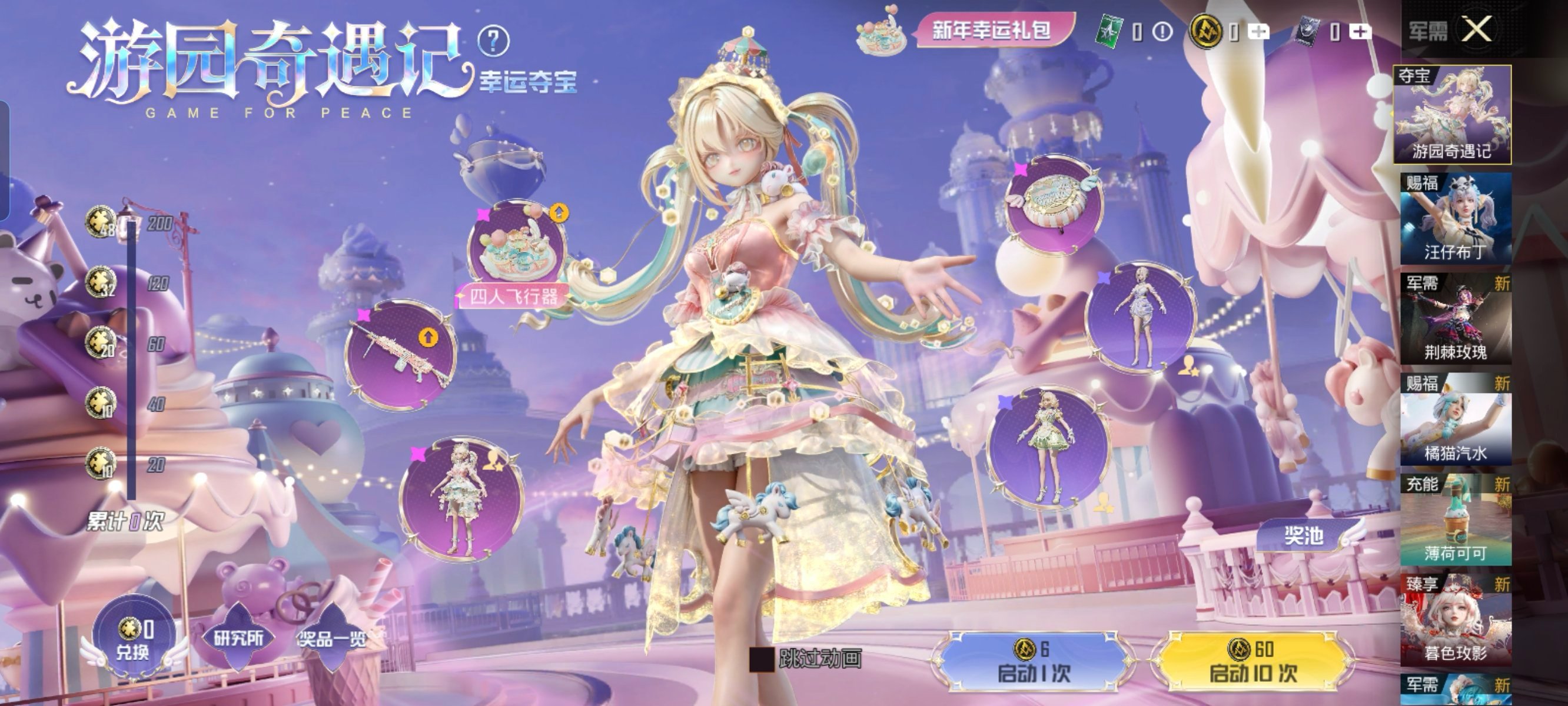Switch to the 暮色玫瑰 event
The width and height of the screenshot is (1568, 706).
point(1456,620)
